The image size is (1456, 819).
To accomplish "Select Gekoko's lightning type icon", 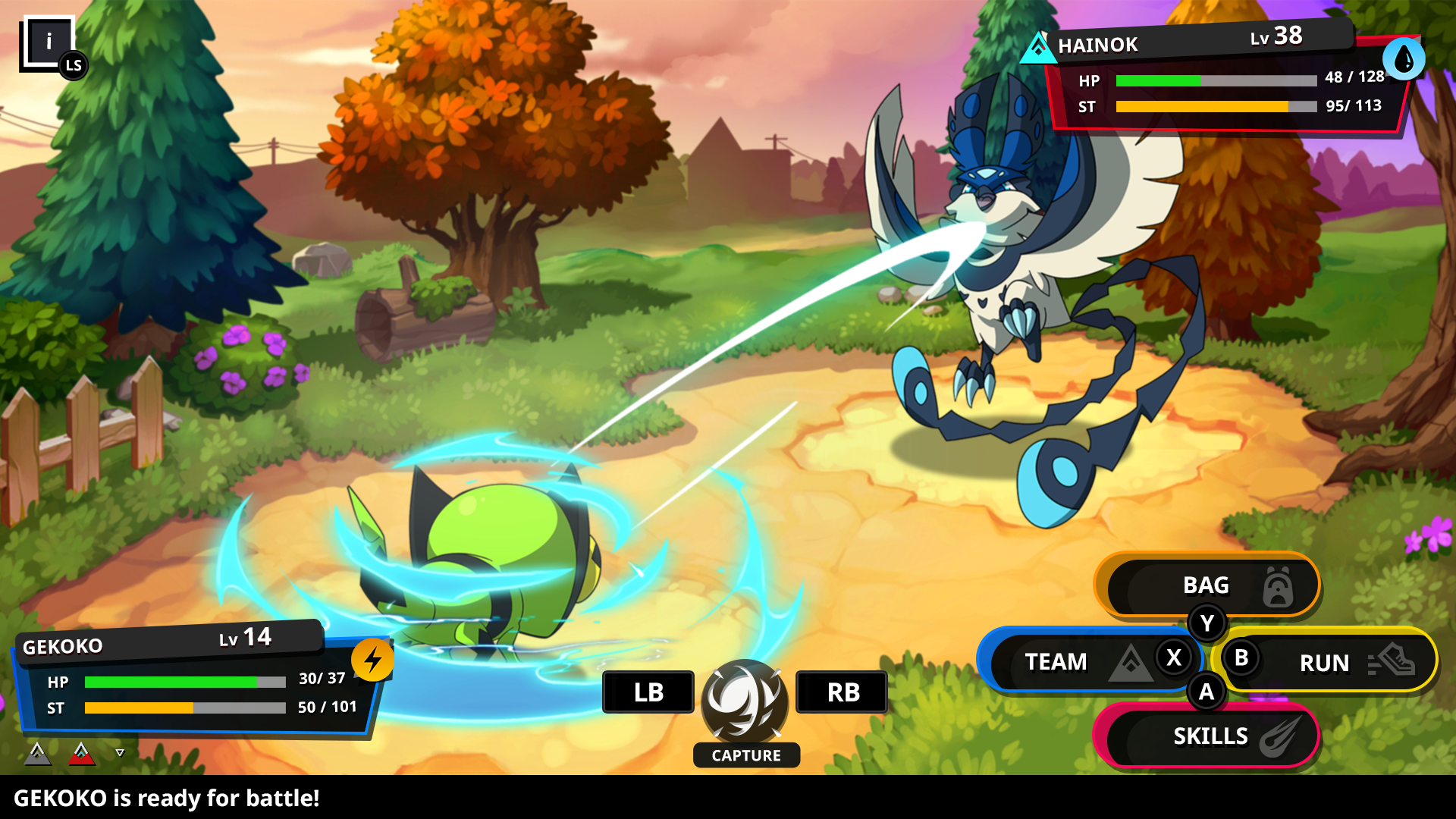I will tap(372, 660).
